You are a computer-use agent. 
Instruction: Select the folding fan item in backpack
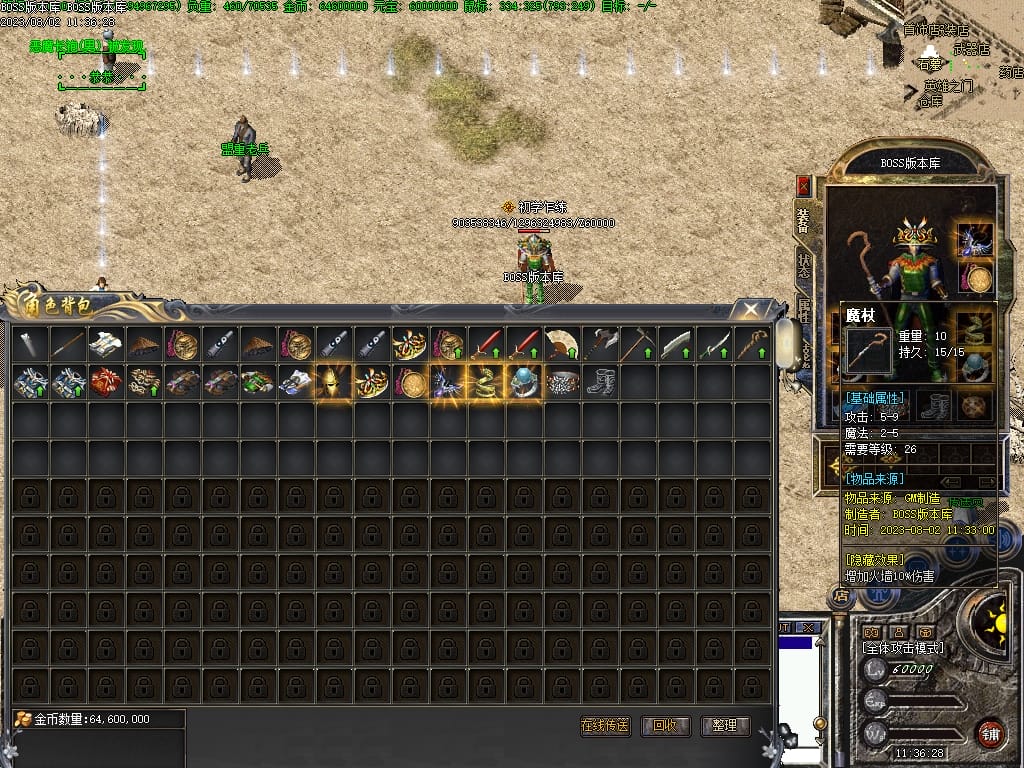pyautogui.click(x=562, y=344)
